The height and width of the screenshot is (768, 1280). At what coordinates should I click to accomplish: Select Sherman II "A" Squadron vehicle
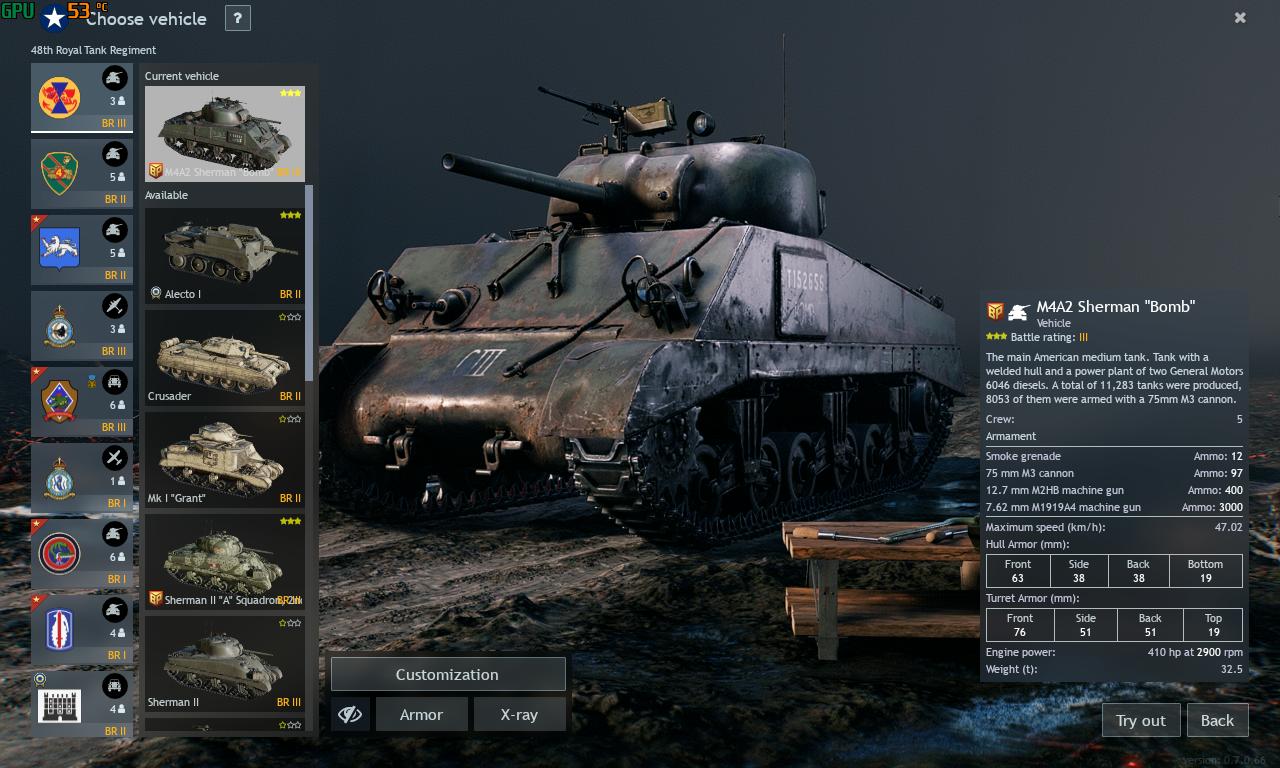coord(224,561)
